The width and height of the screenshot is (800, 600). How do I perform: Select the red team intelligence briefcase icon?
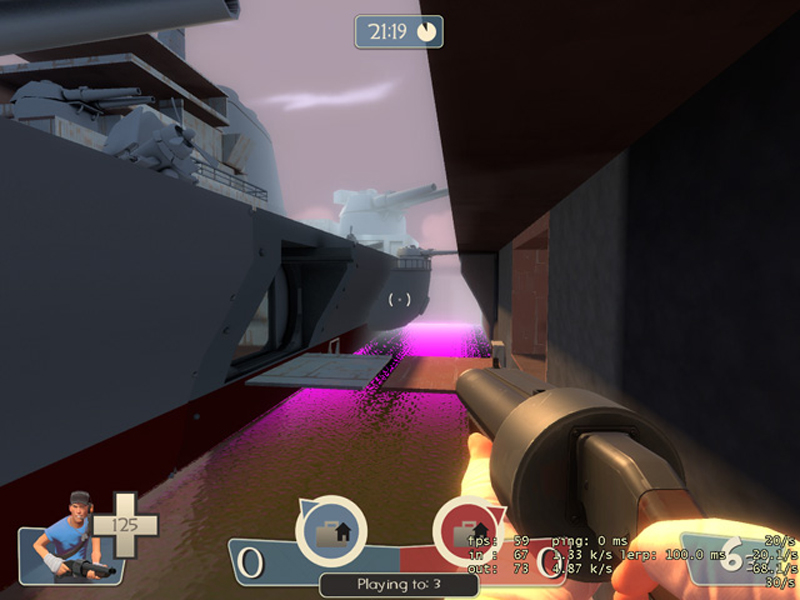[467, 531]
